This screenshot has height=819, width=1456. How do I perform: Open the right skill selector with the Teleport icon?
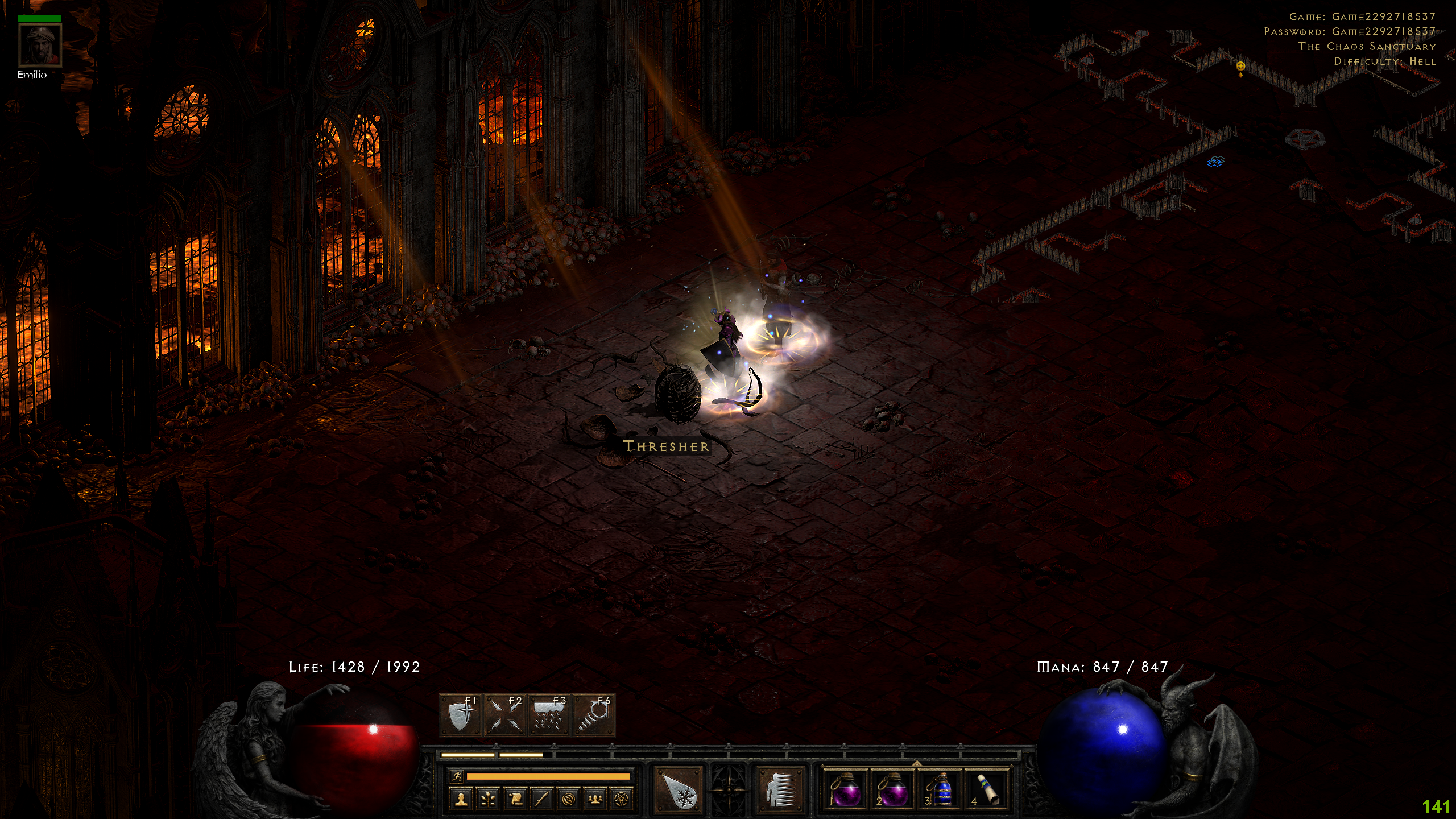[x=780, y=789]
